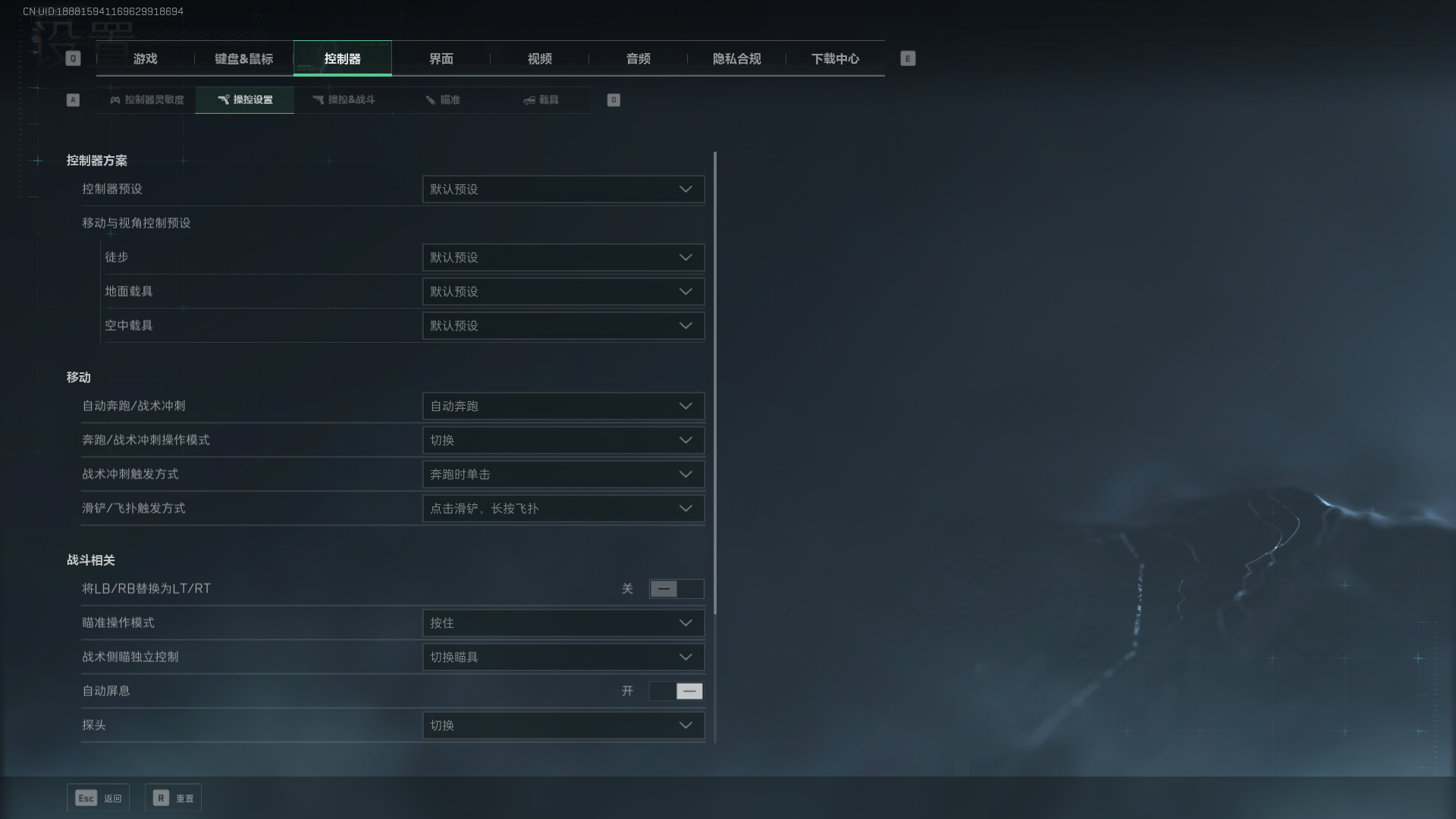Image resolution: width=1456 pixels, height=819 pixels.
Task: Toggle 将LB/RB替换为LT/RT switch
Action: [x=676, y=589]
